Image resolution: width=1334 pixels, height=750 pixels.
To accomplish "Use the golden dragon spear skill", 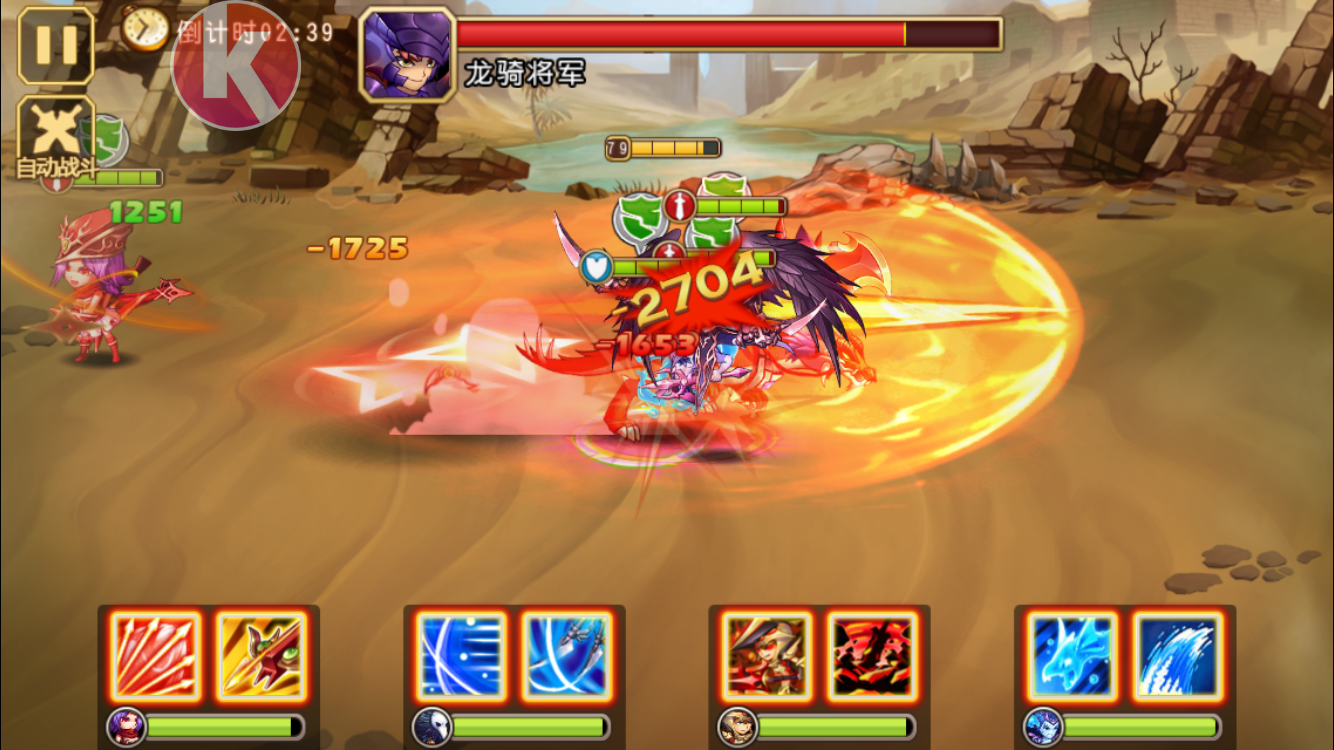I will click(x=261, y=655).
